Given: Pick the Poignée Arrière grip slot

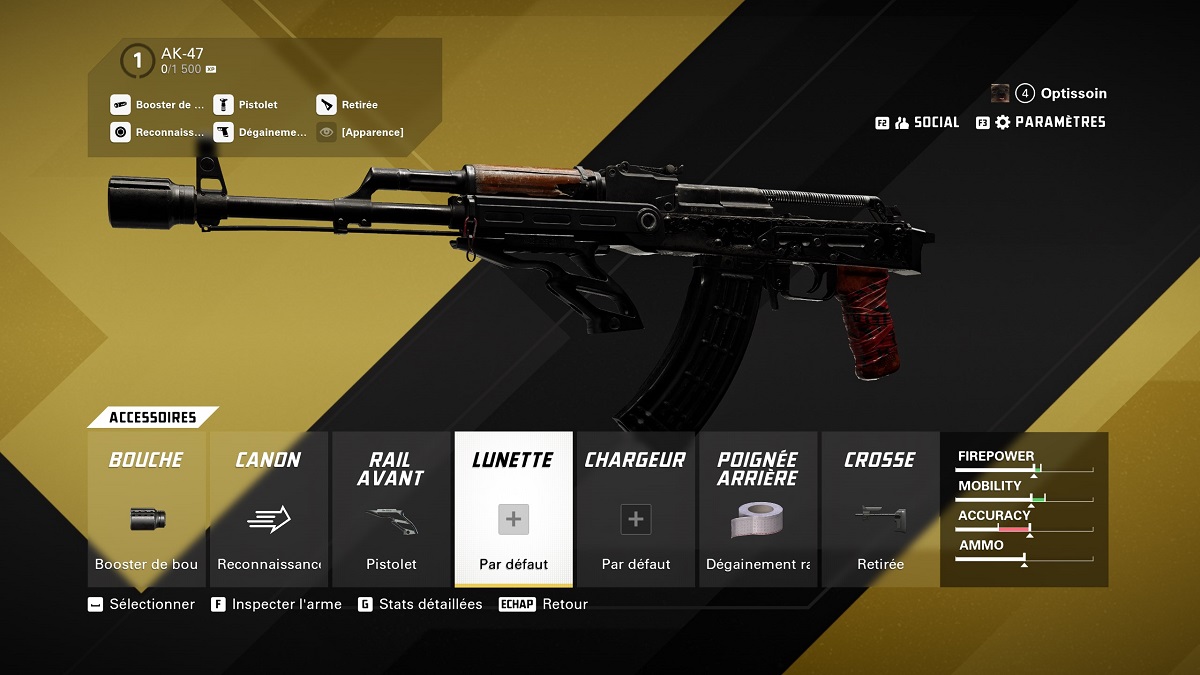Looking at the screenshot, I should 758,509.
